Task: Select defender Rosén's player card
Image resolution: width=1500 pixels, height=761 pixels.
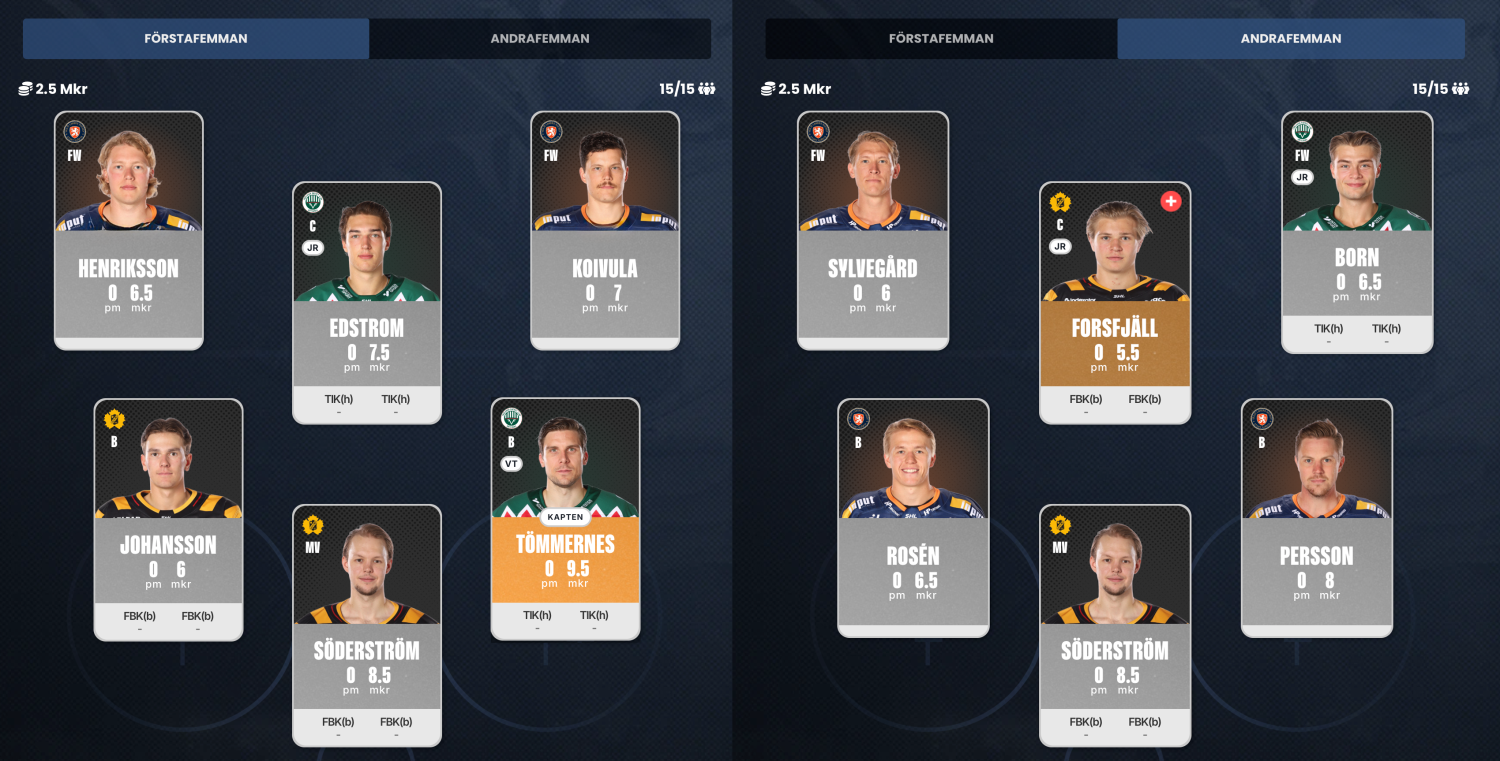Action: point(913,519)
